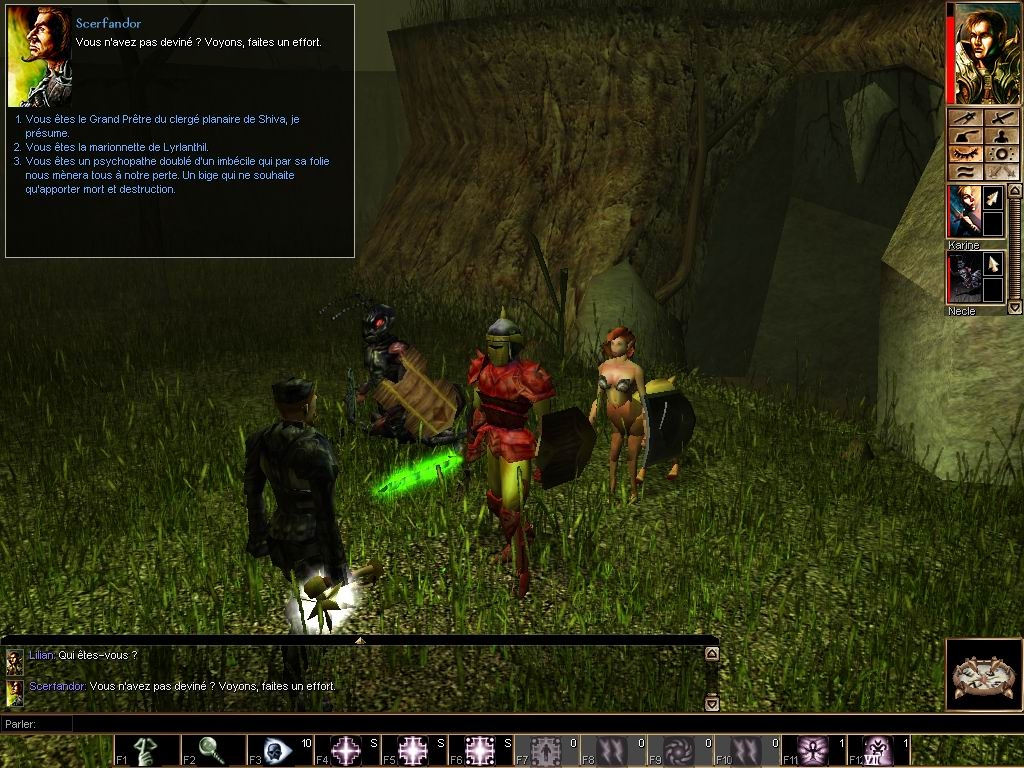Select Necle's companion portrait

click(964, 278)
